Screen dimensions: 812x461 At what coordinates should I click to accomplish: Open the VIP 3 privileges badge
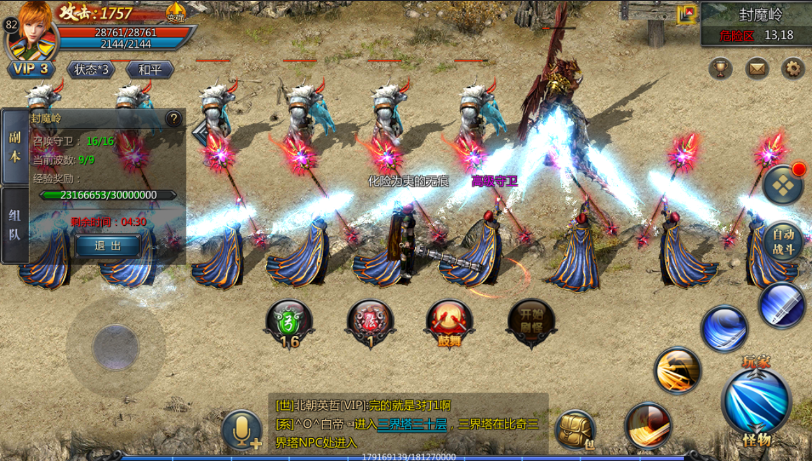point(31,70)
